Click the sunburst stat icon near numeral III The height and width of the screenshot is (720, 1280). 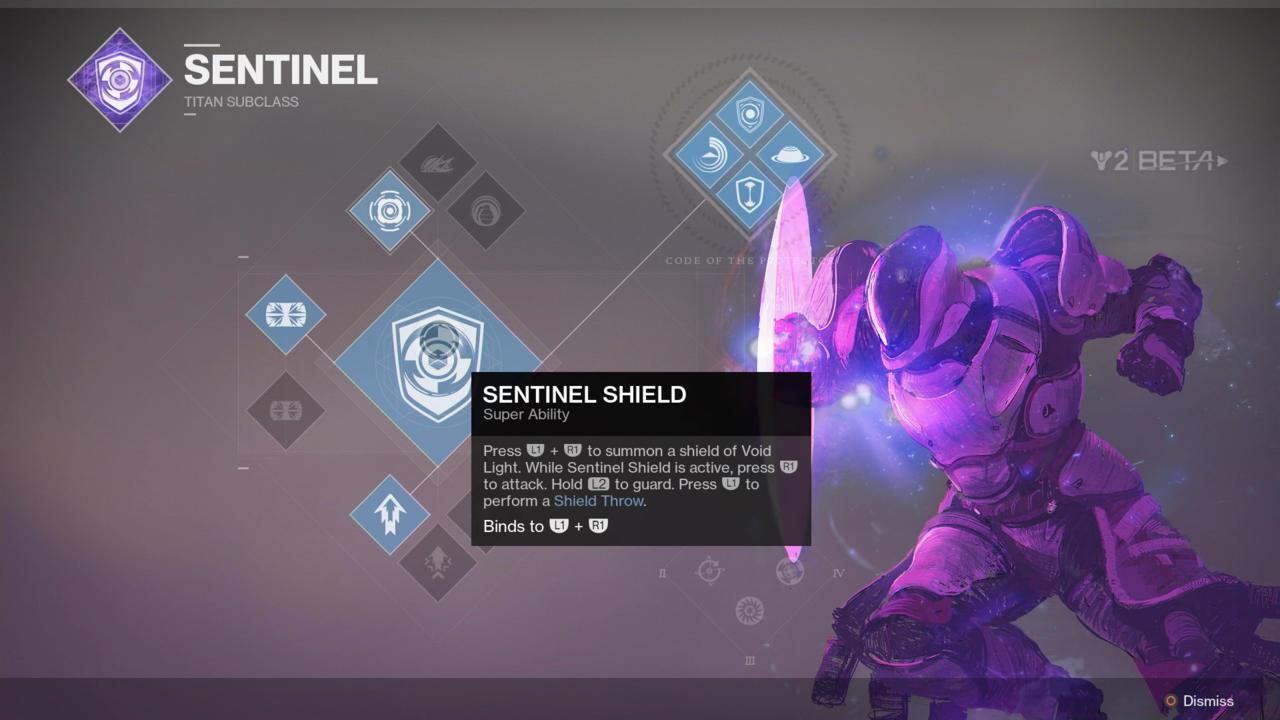(749, 610)
